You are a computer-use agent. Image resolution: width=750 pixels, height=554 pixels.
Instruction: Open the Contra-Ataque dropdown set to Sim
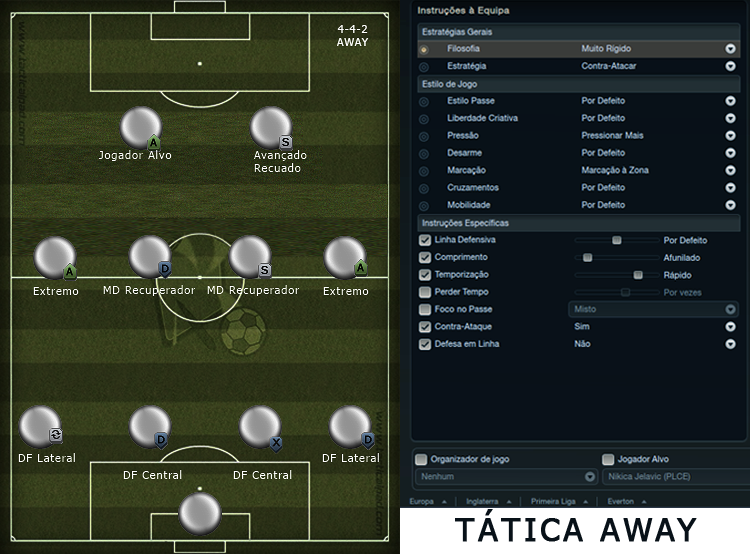pyautogui.click(x=730, y=327)
